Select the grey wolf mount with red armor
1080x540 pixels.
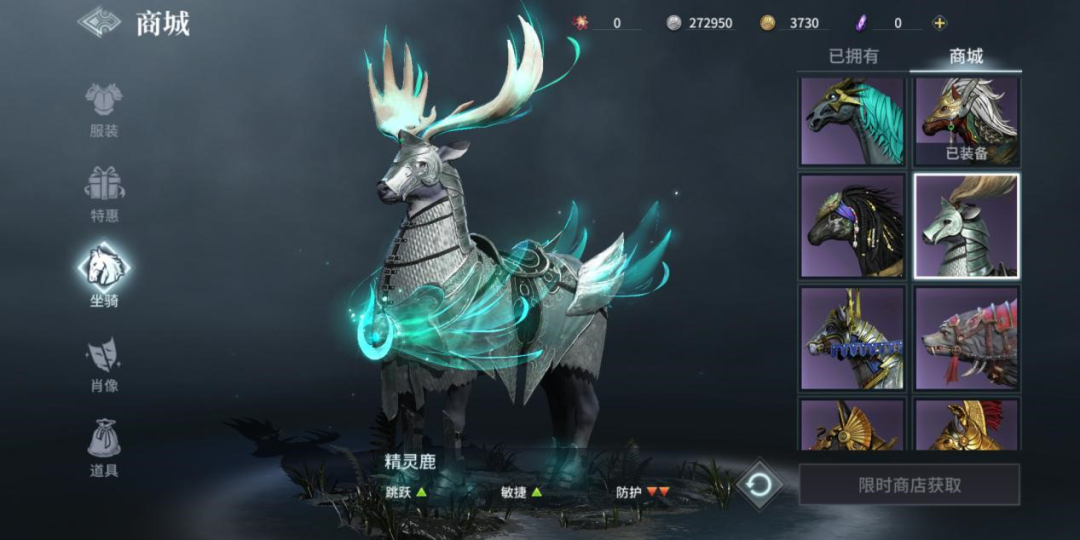[966, 337]
